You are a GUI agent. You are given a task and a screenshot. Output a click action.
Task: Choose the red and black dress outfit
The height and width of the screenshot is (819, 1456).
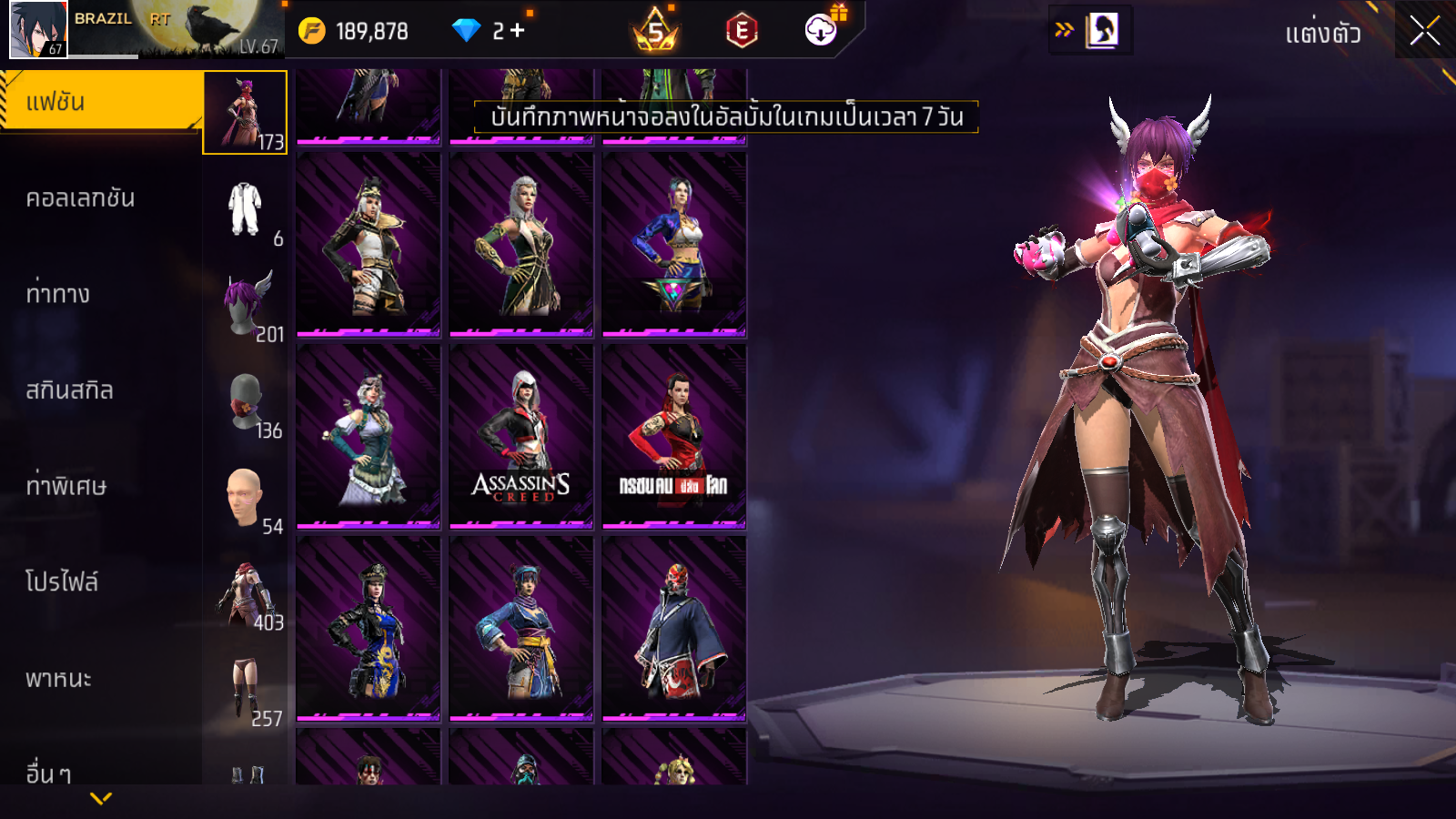tap(673, 436)
